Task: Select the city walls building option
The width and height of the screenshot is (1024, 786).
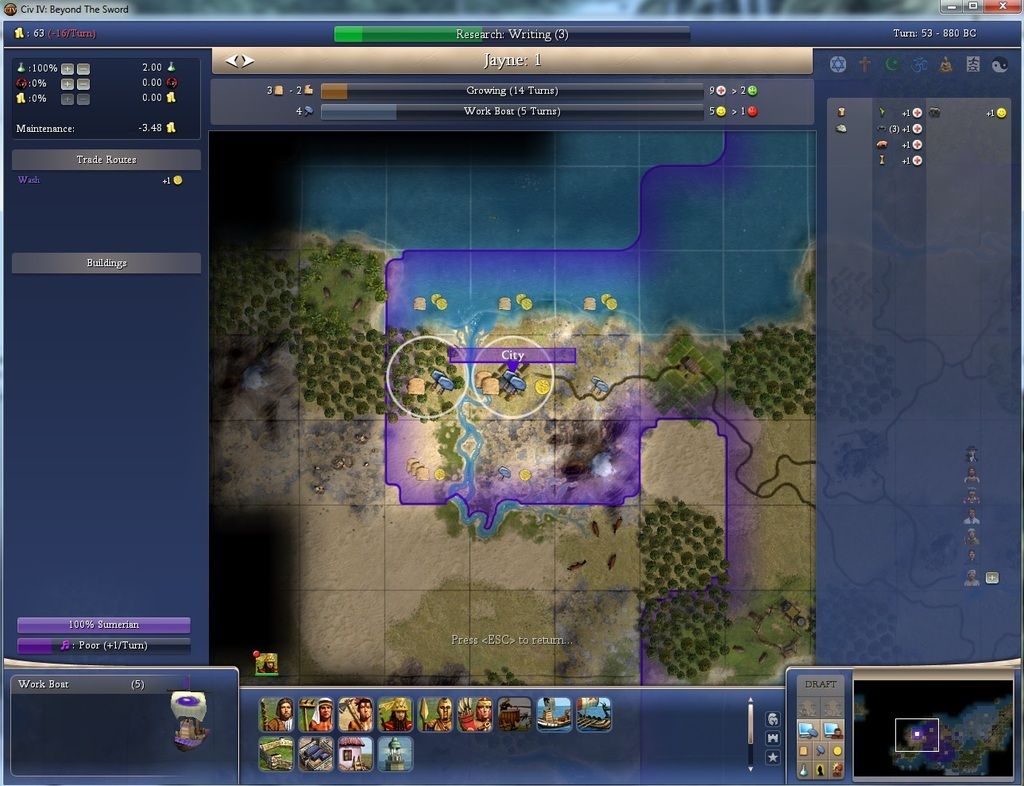Action: (x=276, y=753)
